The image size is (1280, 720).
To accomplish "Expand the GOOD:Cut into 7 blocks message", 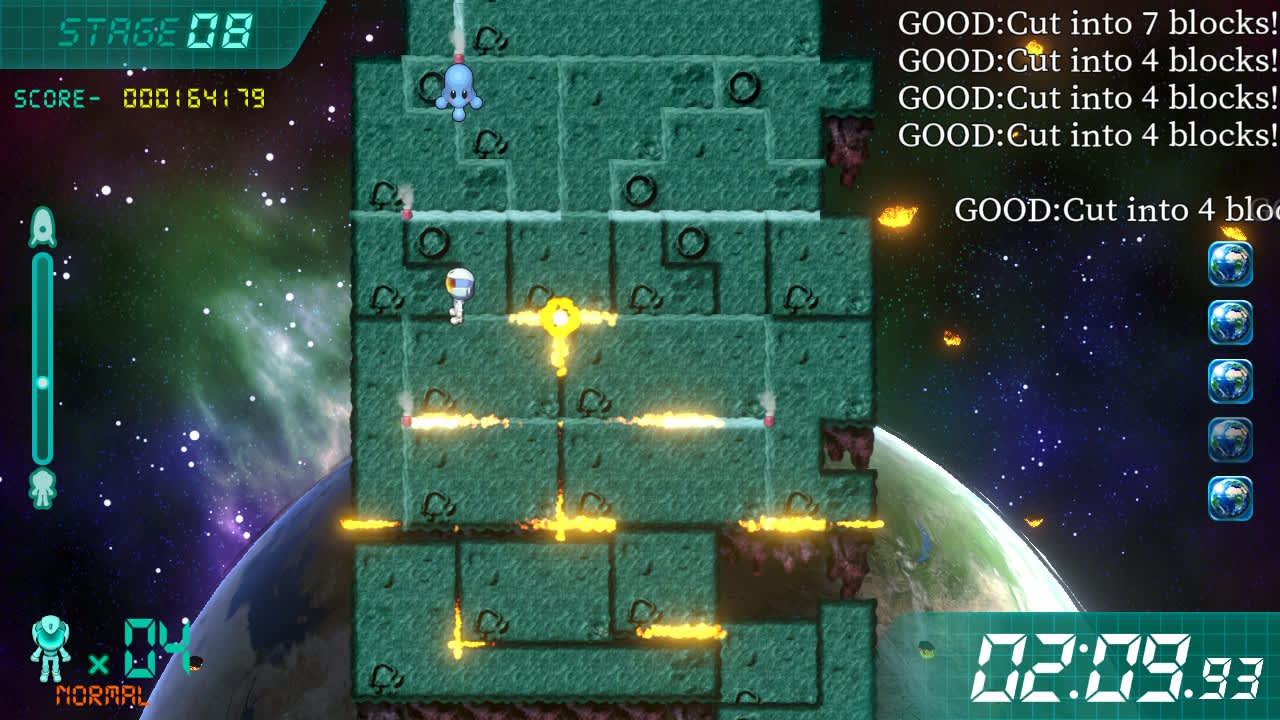I will point(1090,24).
